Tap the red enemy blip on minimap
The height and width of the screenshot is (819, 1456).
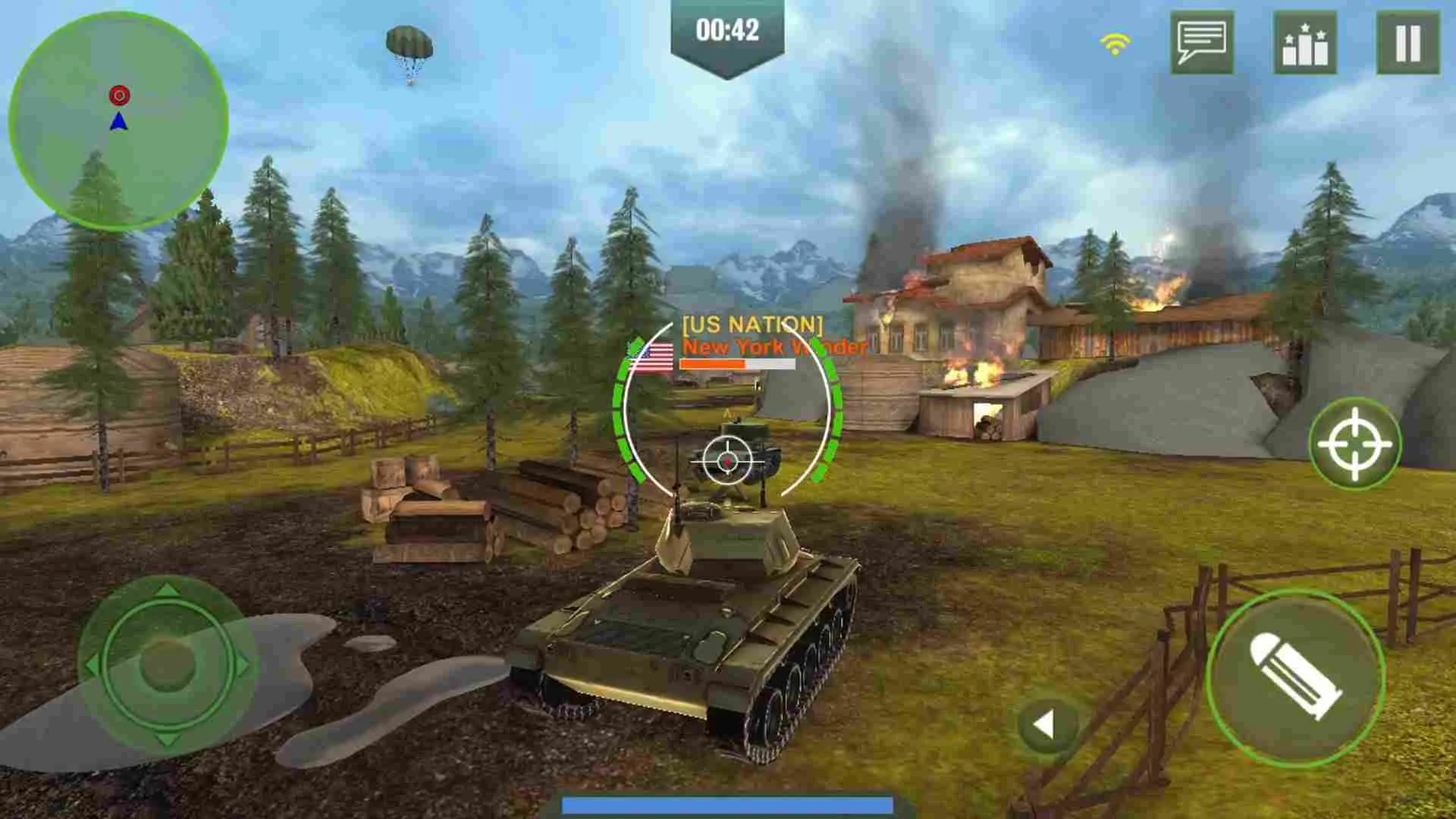pos(119,96)
